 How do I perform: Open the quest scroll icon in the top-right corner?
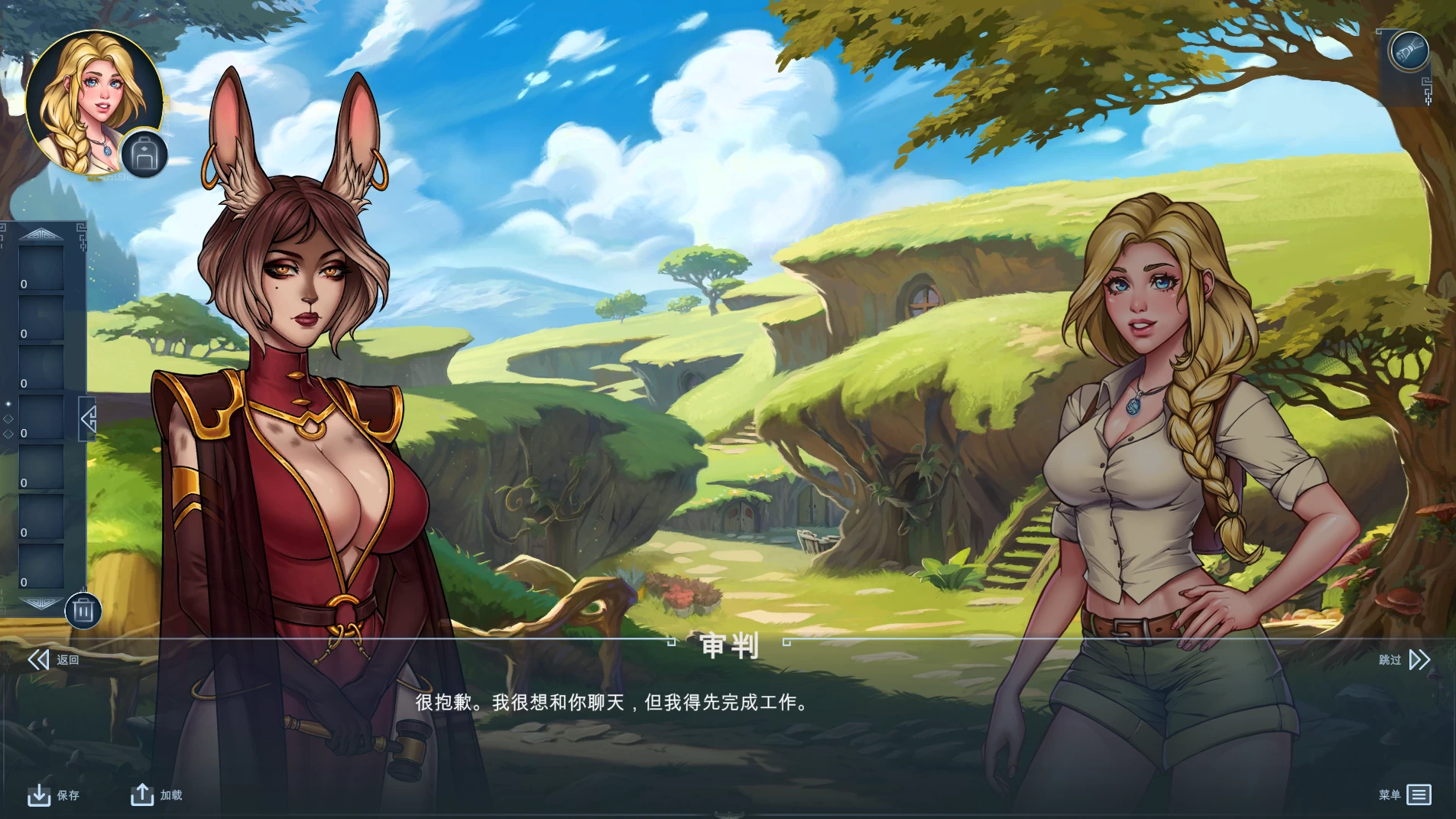(1408, 50)
